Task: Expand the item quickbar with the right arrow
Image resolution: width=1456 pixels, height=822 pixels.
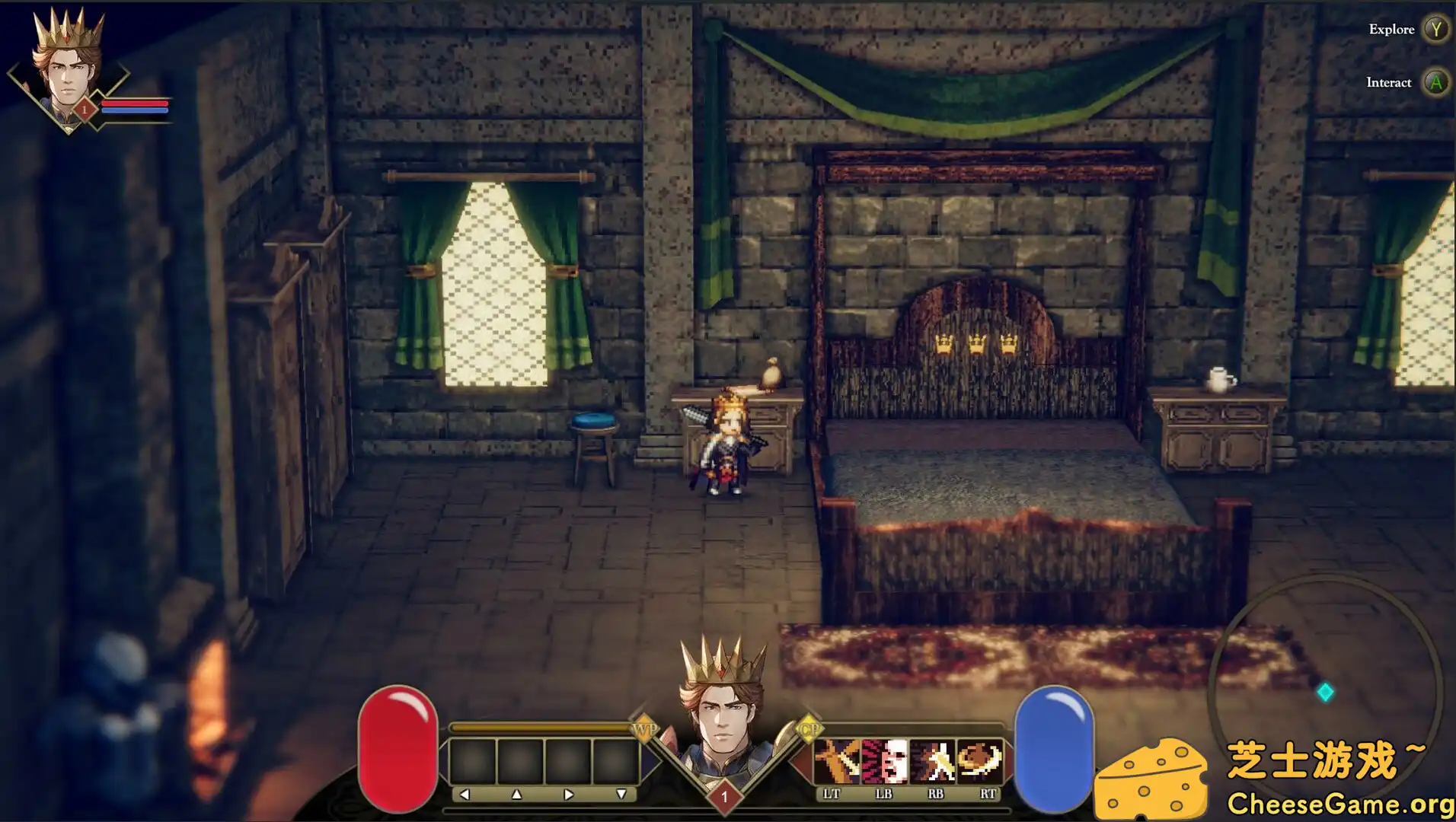Action: [567, 793]
